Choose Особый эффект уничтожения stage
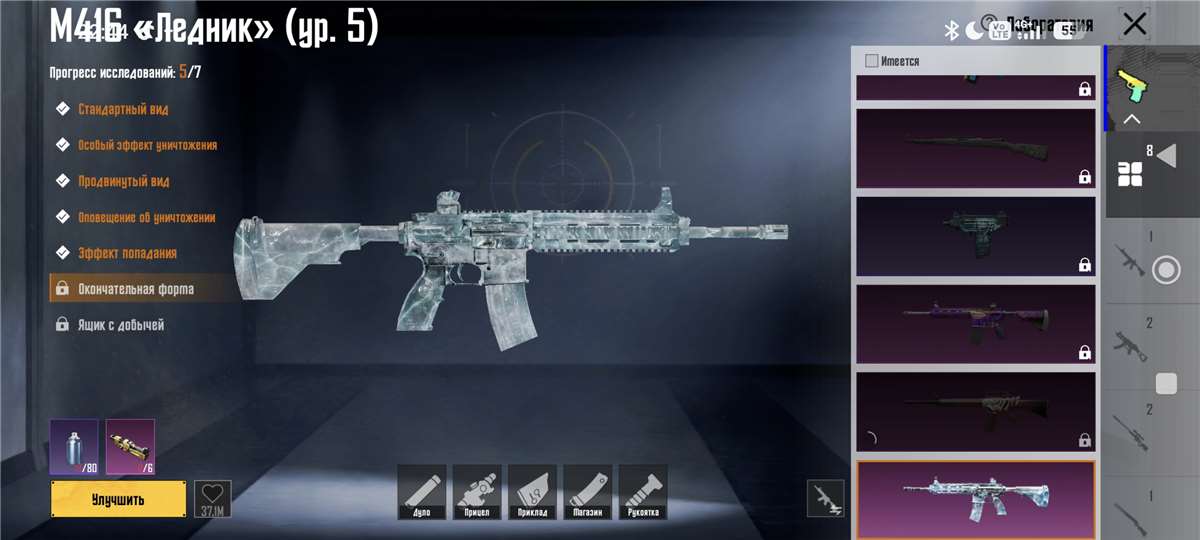The height and width of the screenshot is (540, 1200). (x=146, y=145)
